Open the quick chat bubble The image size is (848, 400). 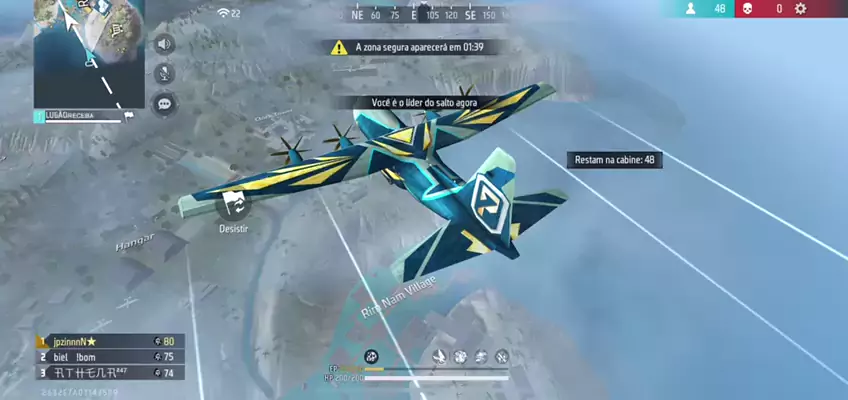(x=164, y=103)
